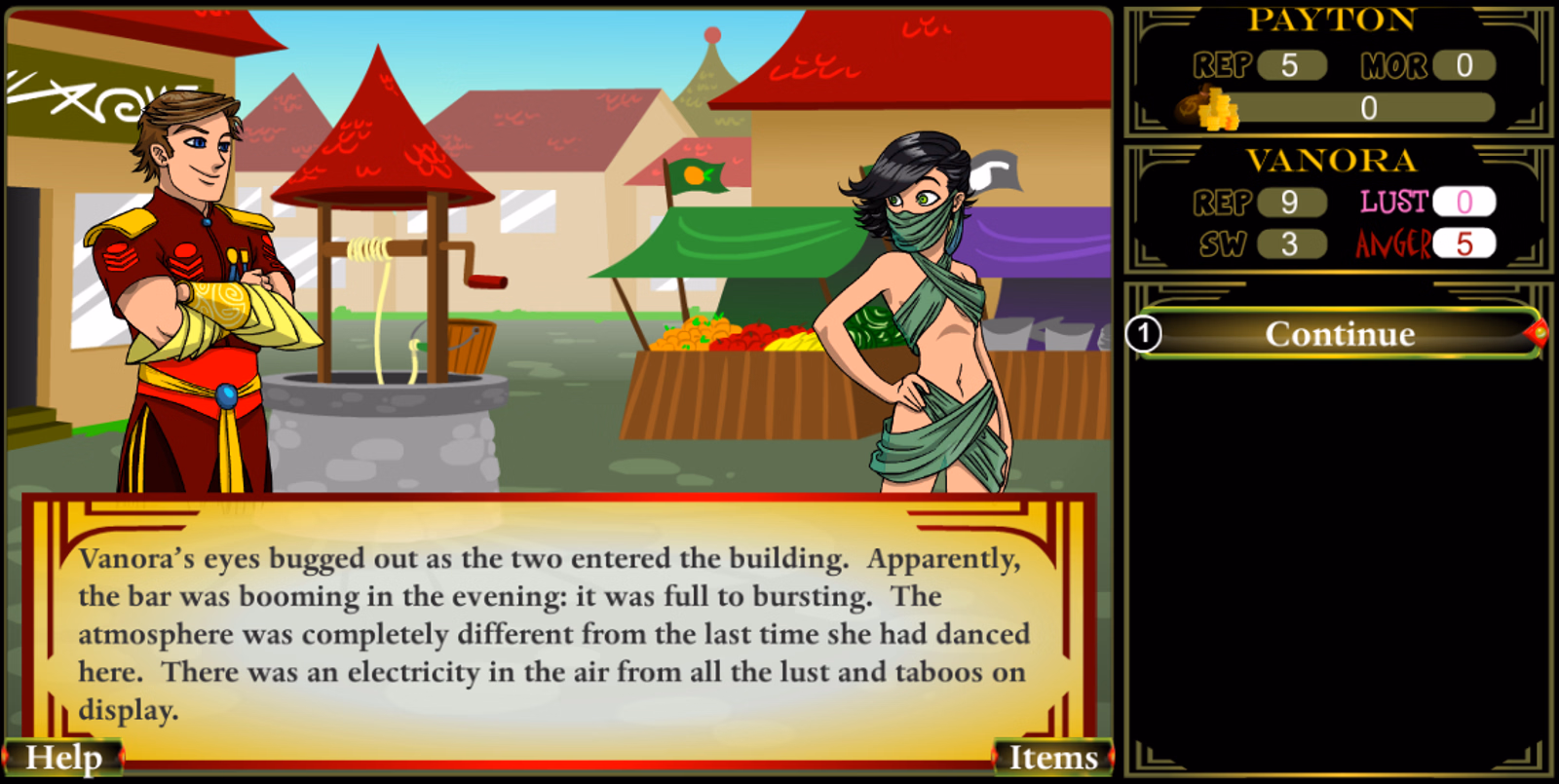Screen dimensions: 1559x784
Task: Select the numbered circle beside Continue
Action: [1143, 334]
